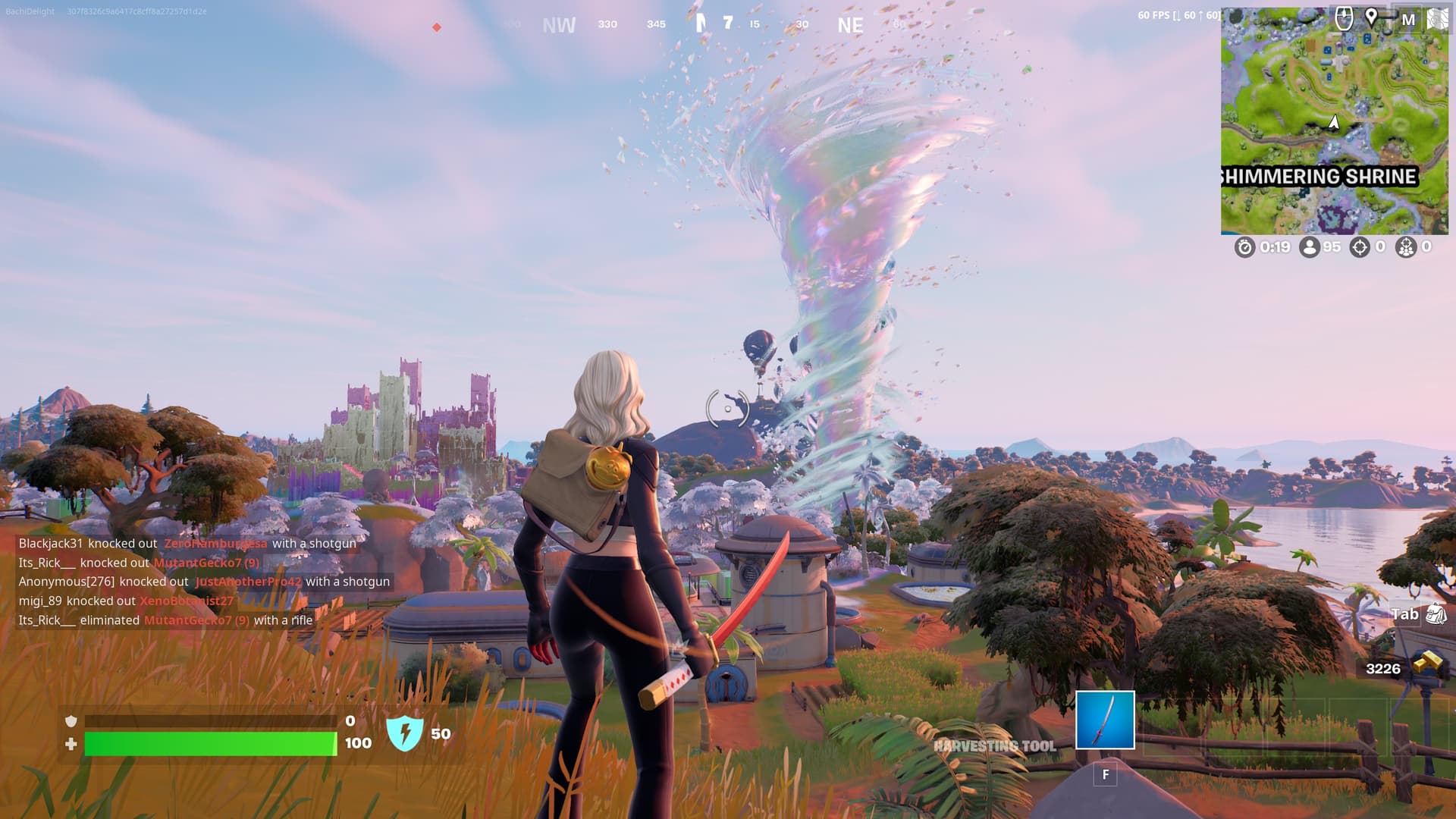Click the crosshair eliminations icon
This screenshot has width=1456, height=819.
[x=1360, y=247]
